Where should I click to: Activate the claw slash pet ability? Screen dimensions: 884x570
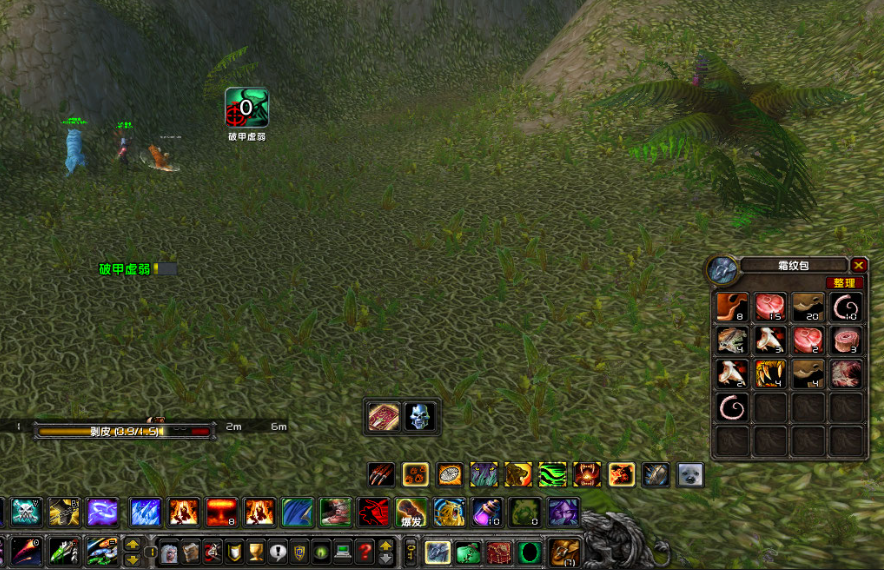pyautogui.click(x=381, y=474)
